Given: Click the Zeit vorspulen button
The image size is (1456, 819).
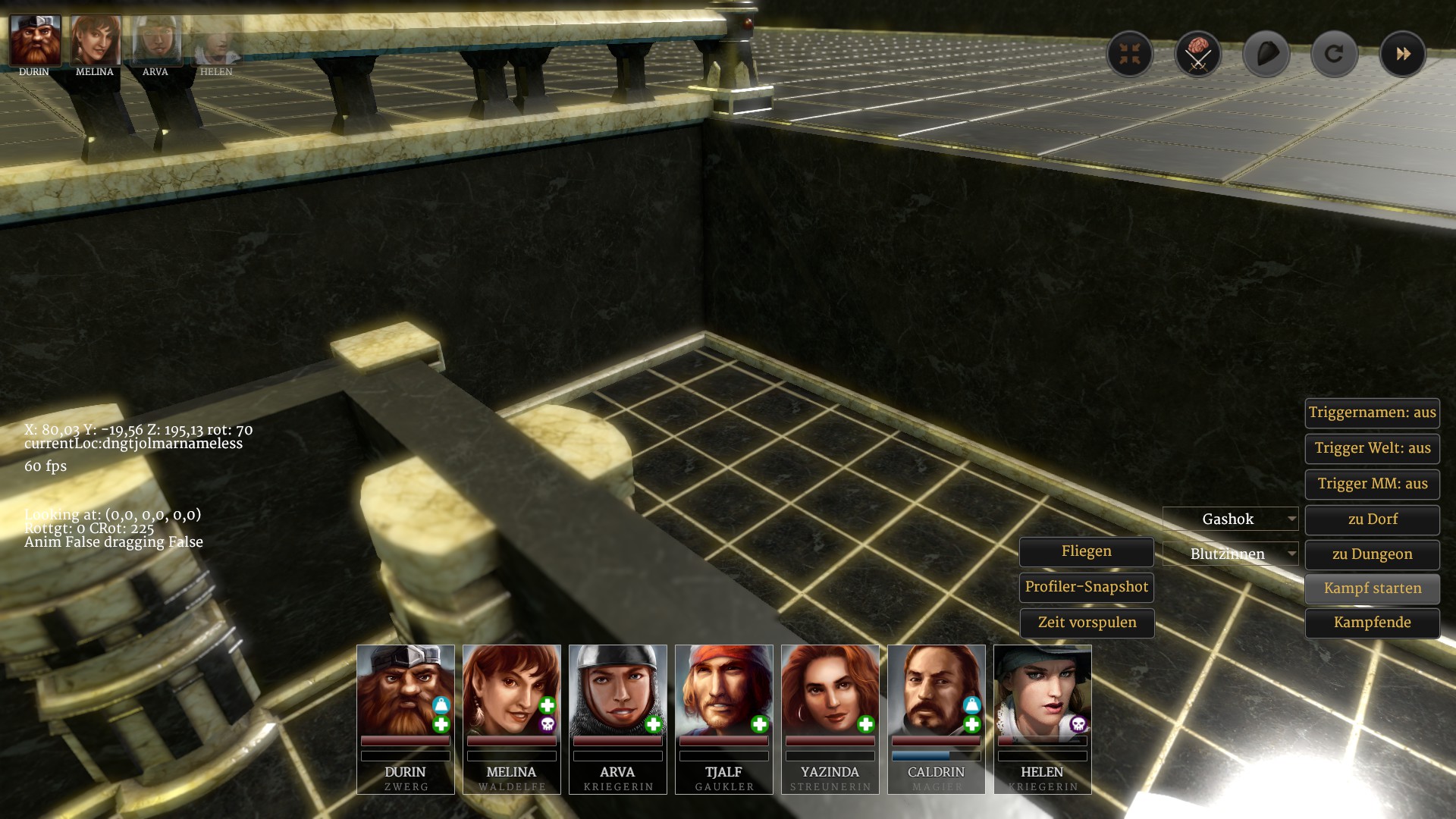Looking at the screenshot, I should click(1086, 623).
